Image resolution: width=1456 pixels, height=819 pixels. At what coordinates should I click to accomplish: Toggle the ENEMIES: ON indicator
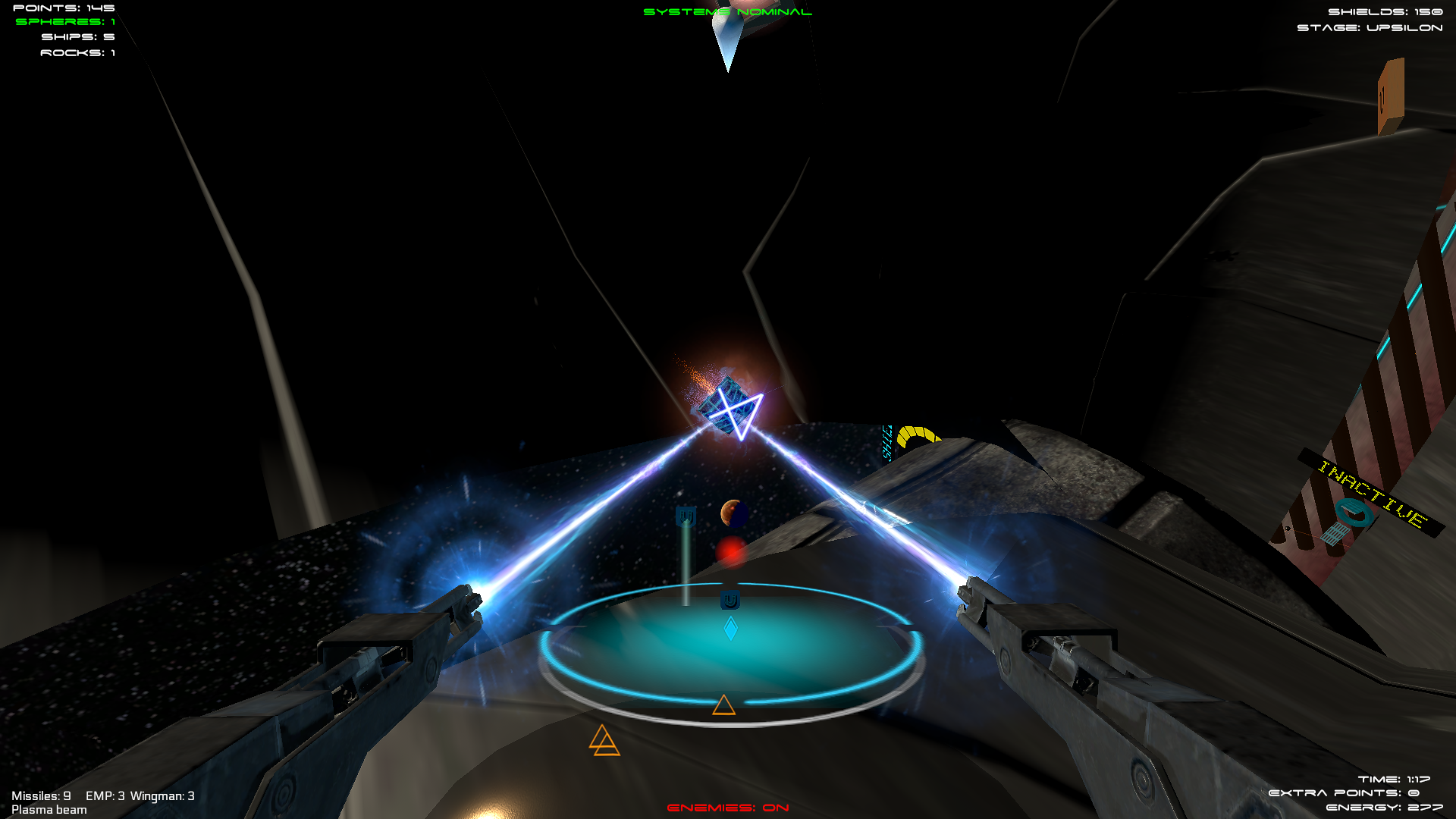coord(726,808)
